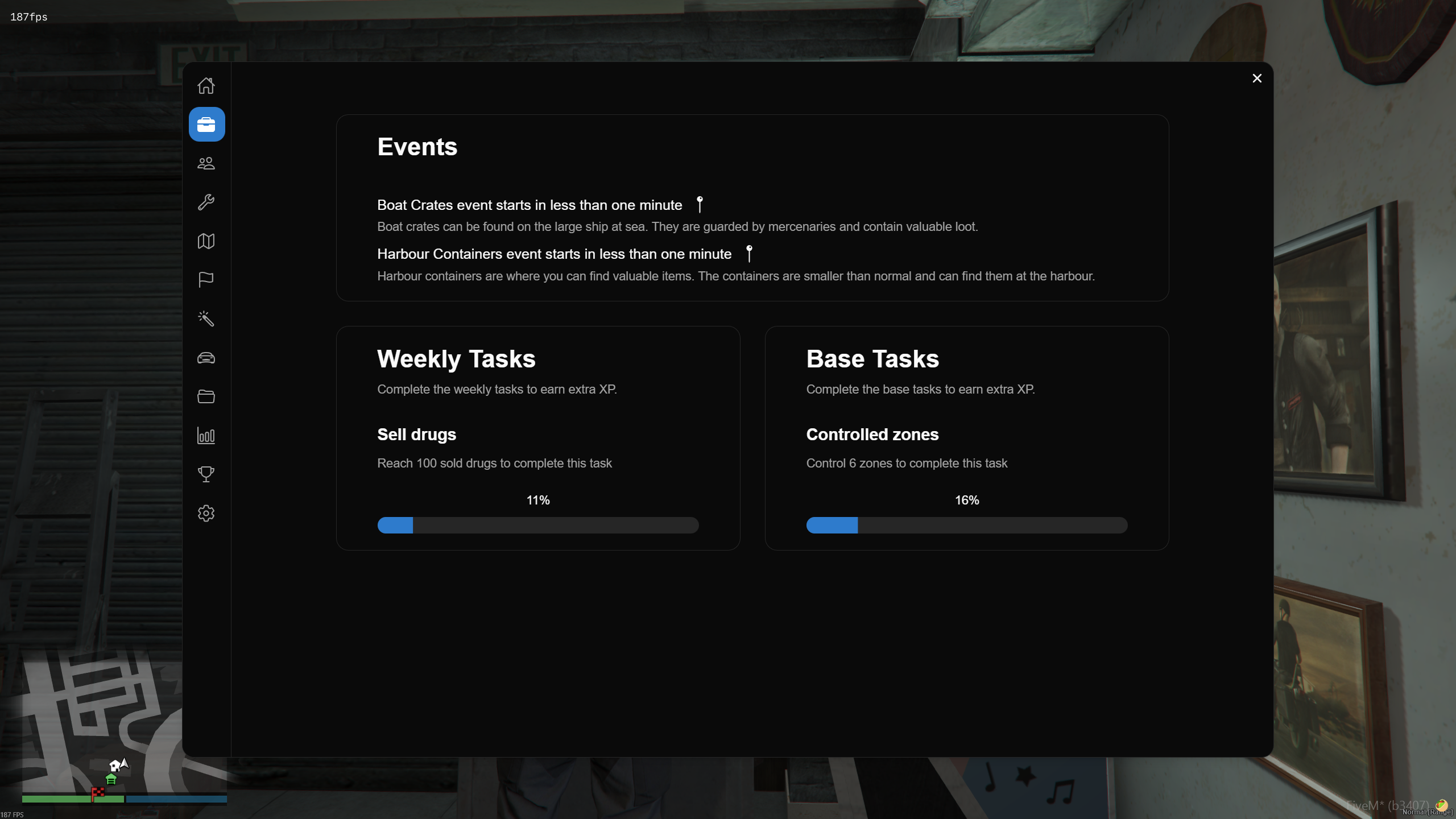Select the briefcase Jobs icon in sidebar
Image resolution: width=1456 pixels, height=819 pixels.
click(206, 124)
